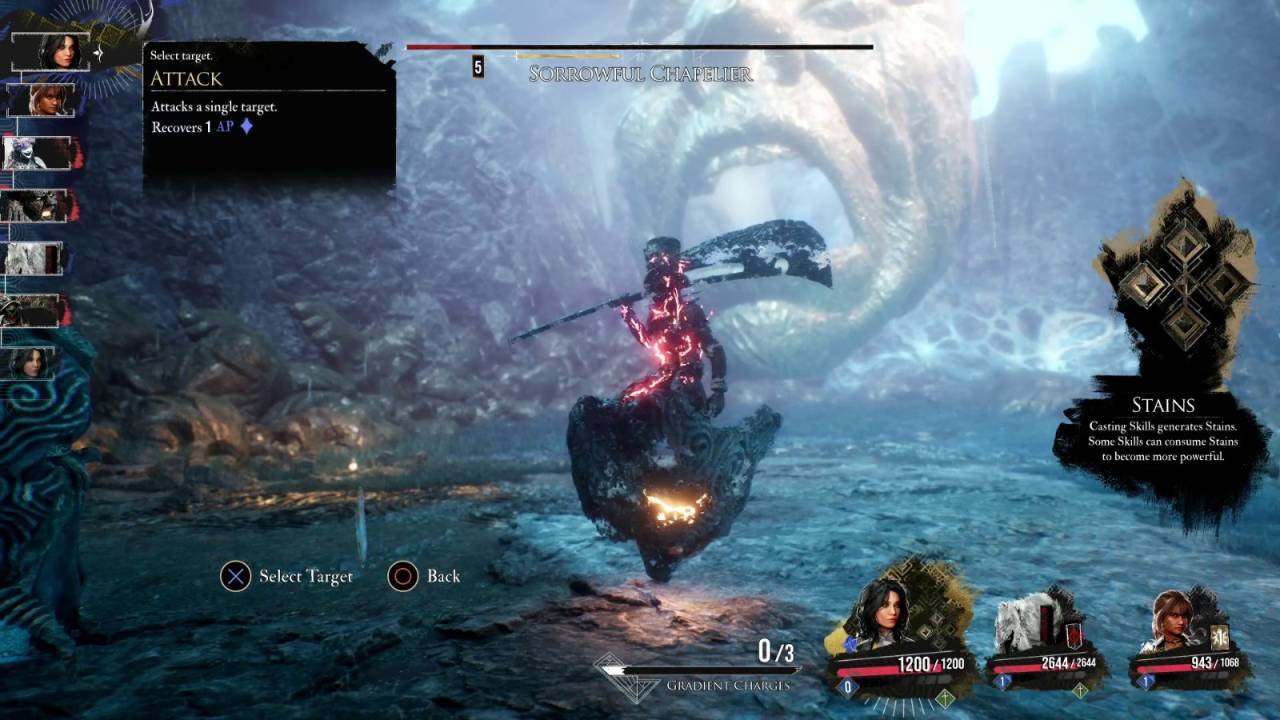Select Lune's active-turn portrait with arrow marker
The image size is (1280, 720).
[60, 51]
